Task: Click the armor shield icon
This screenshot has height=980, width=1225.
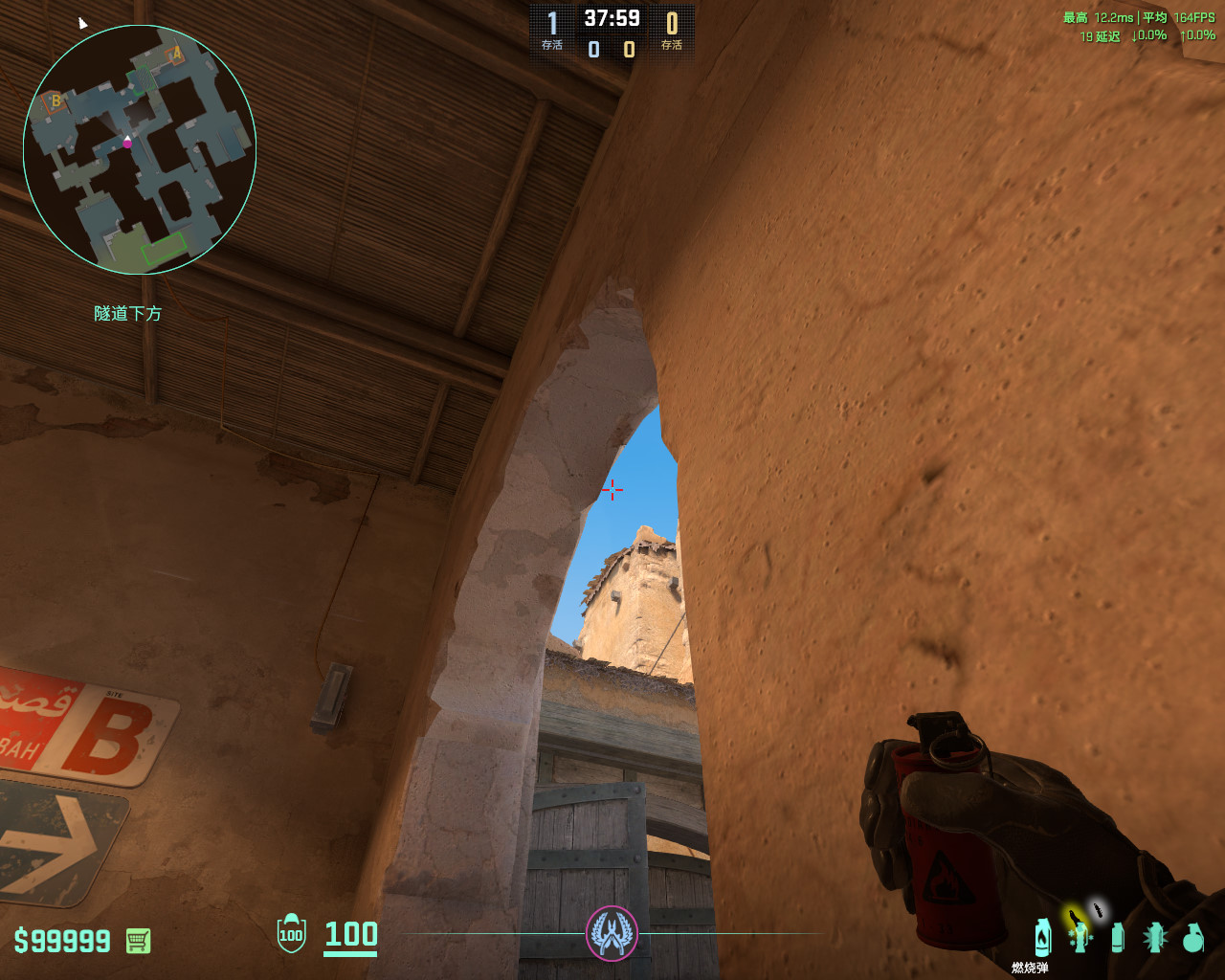Action: pyautogui.click(x=291, y=934)
